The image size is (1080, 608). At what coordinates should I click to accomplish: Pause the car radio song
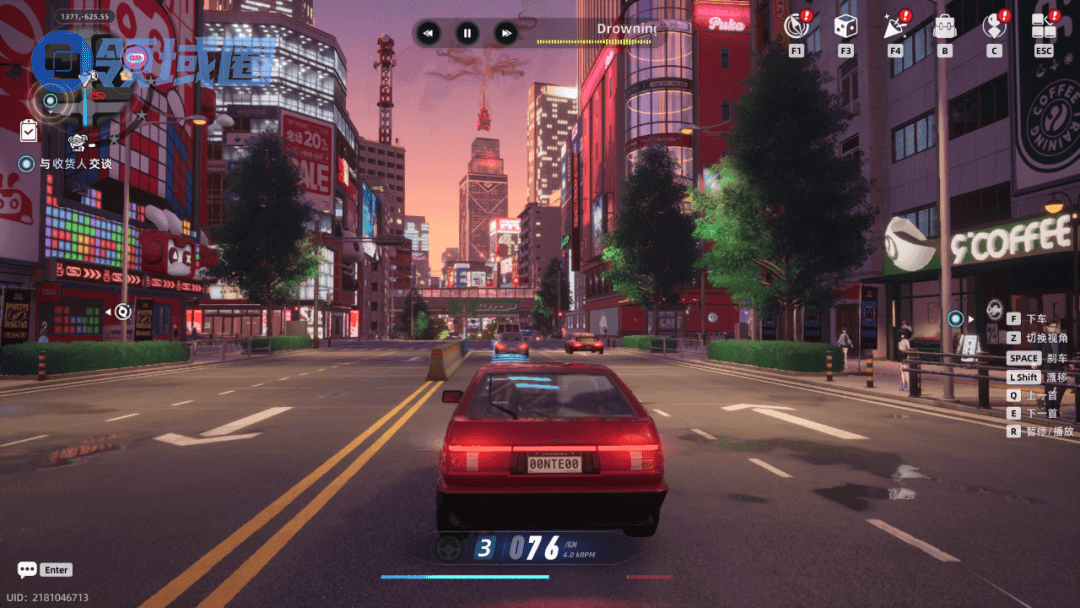pos(467,33)
